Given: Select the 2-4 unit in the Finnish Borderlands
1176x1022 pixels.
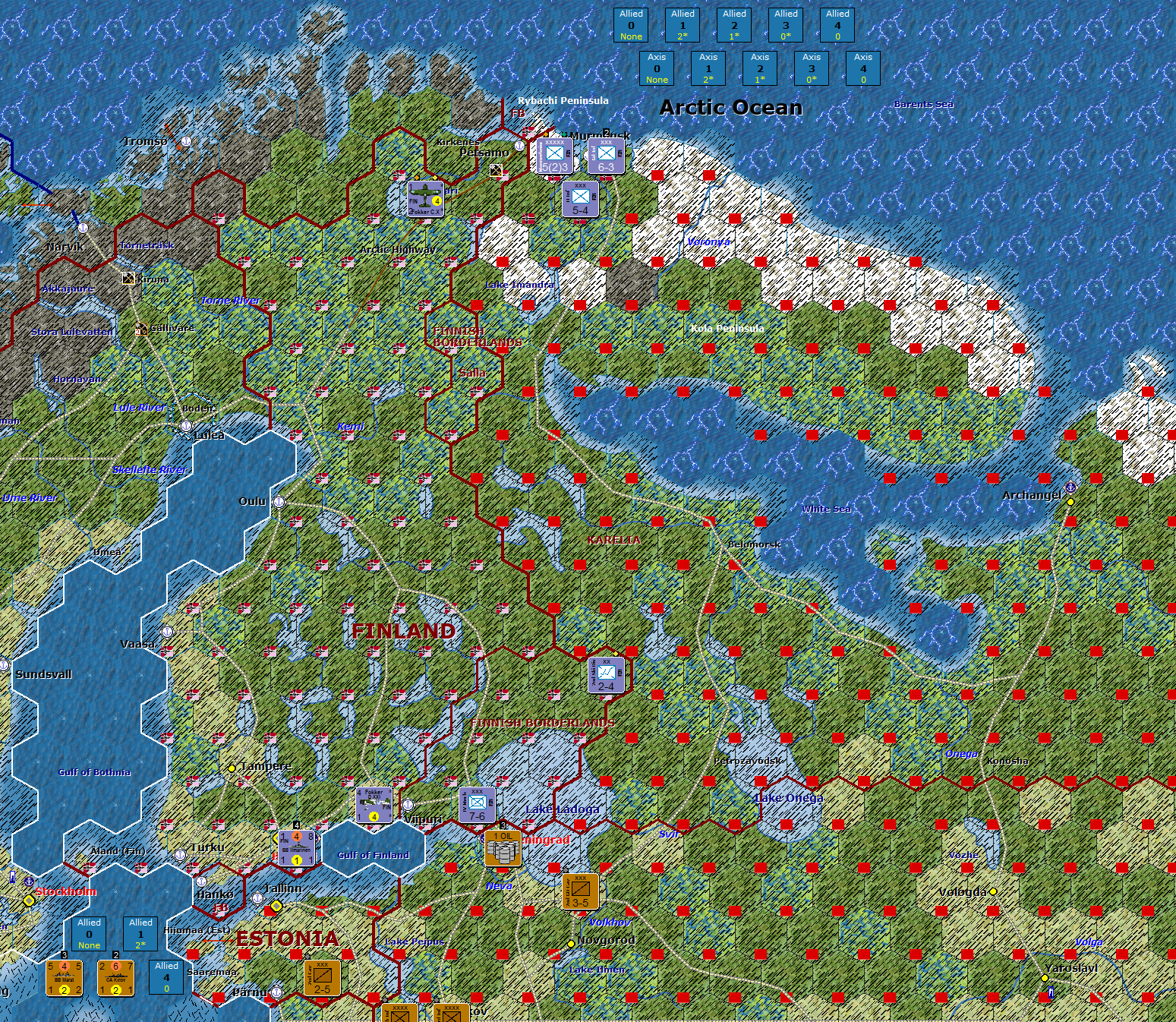Looking at the screenshot, I should pos(606,677).
